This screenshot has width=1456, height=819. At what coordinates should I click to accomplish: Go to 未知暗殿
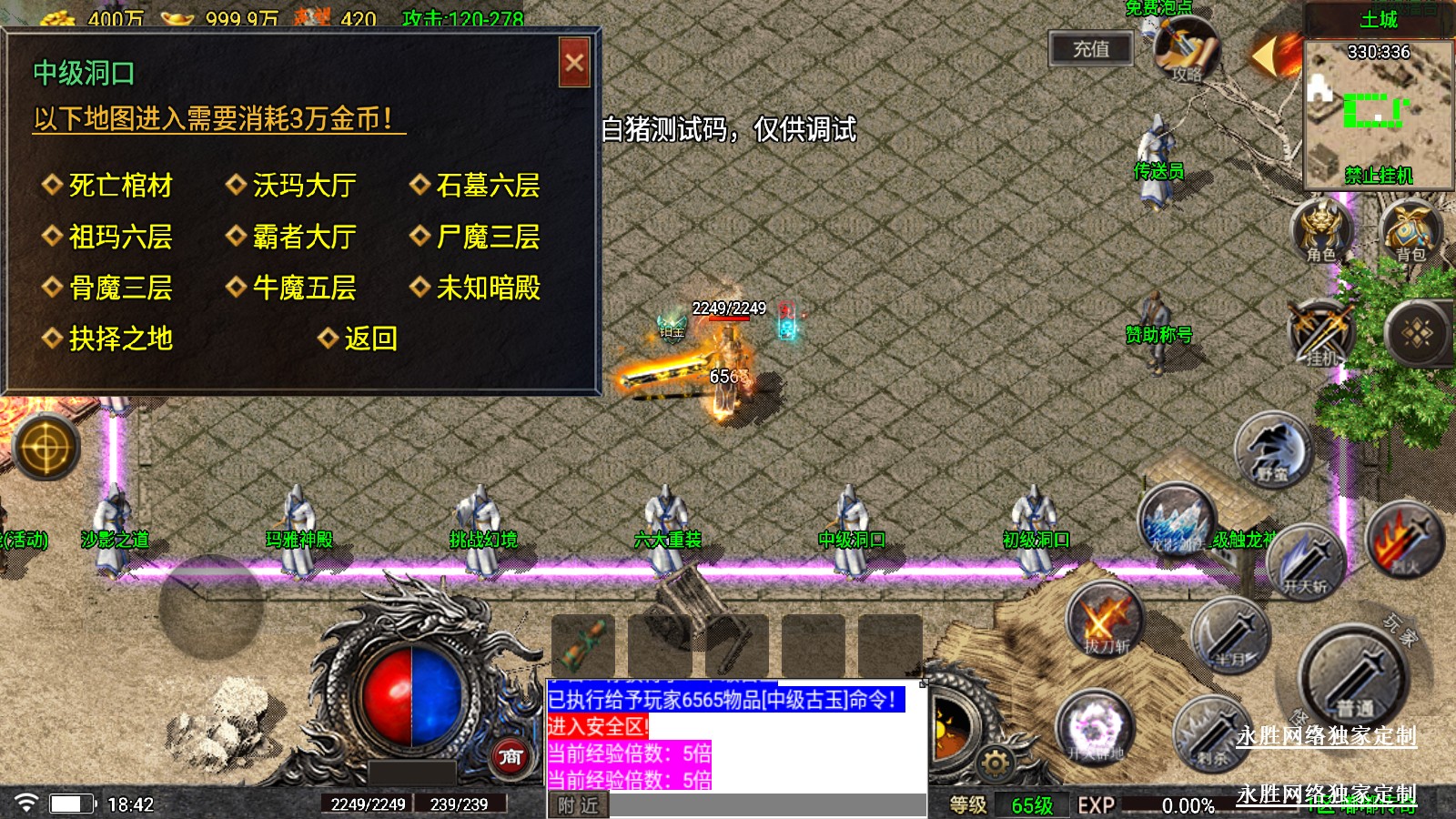488,288
